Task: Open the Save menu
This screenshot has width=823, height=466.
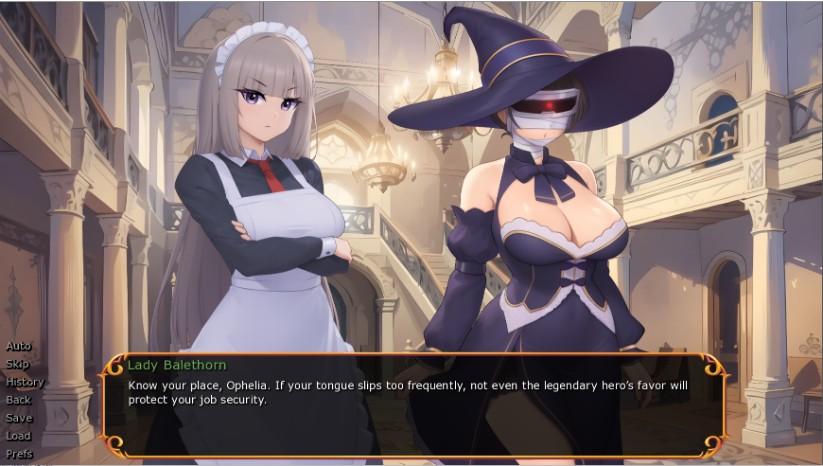Action: (x=19, y=418)
